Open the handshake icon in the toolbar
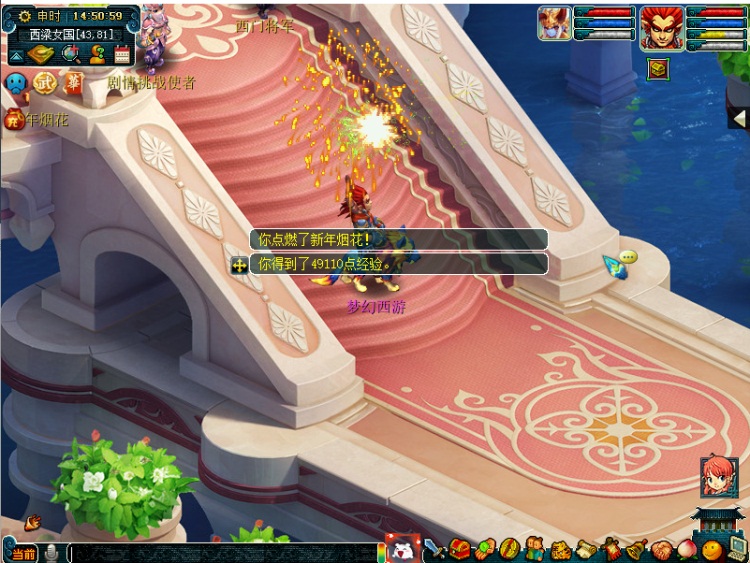The width and height of the screenshot is (750, 563). [663, 549]
